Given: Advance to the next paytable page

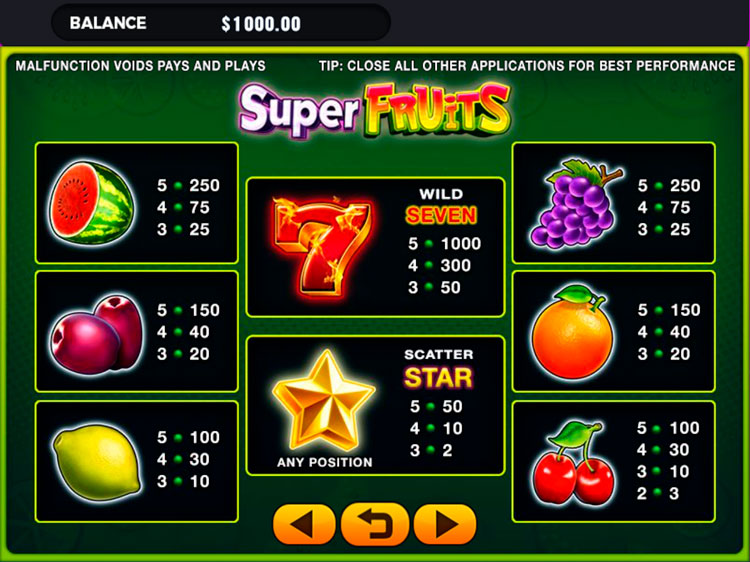Looking at the screenshot, I should pyautogui.click(x=445, y=524).
